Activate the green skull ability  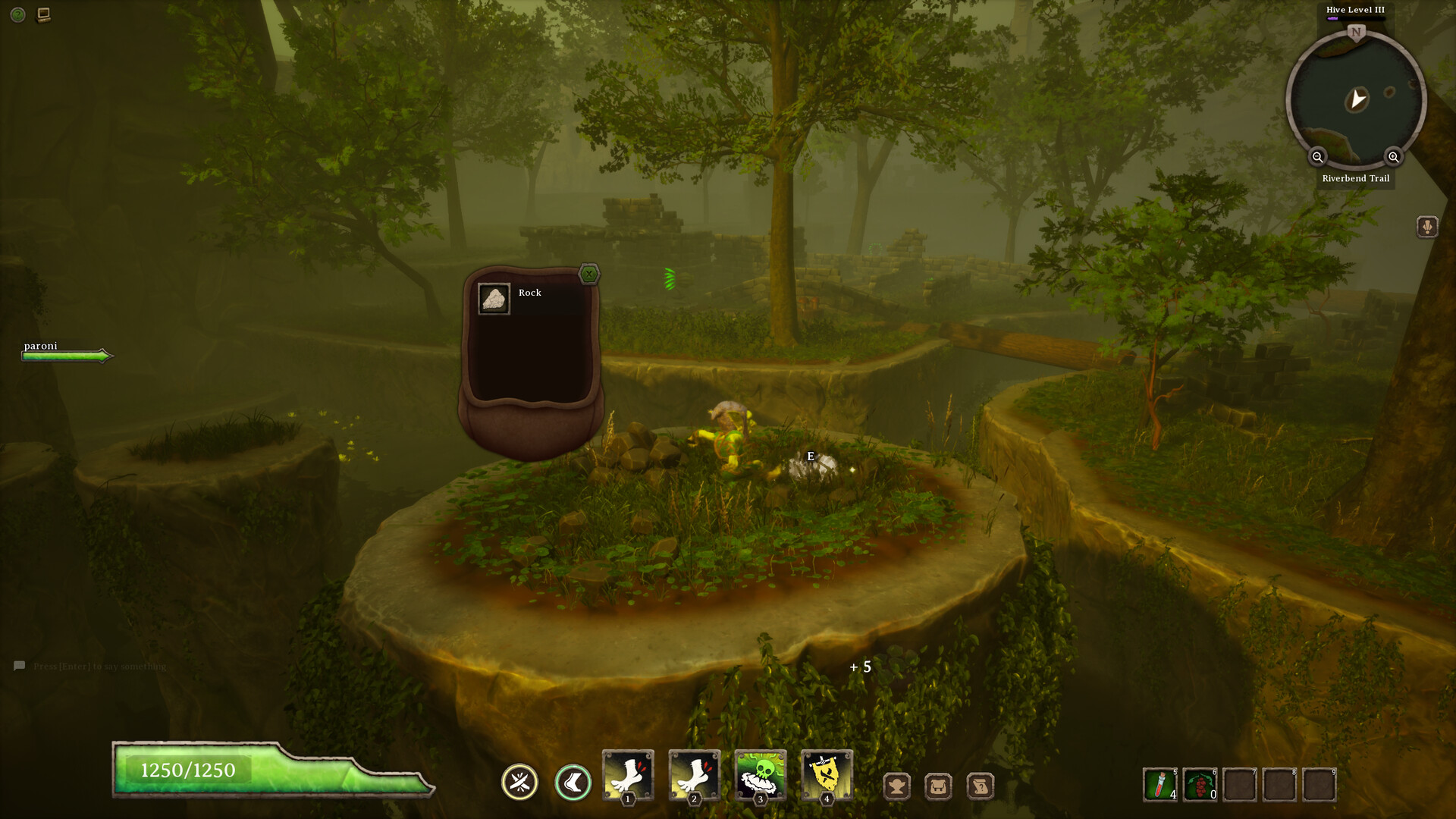(x=761, y=775)
